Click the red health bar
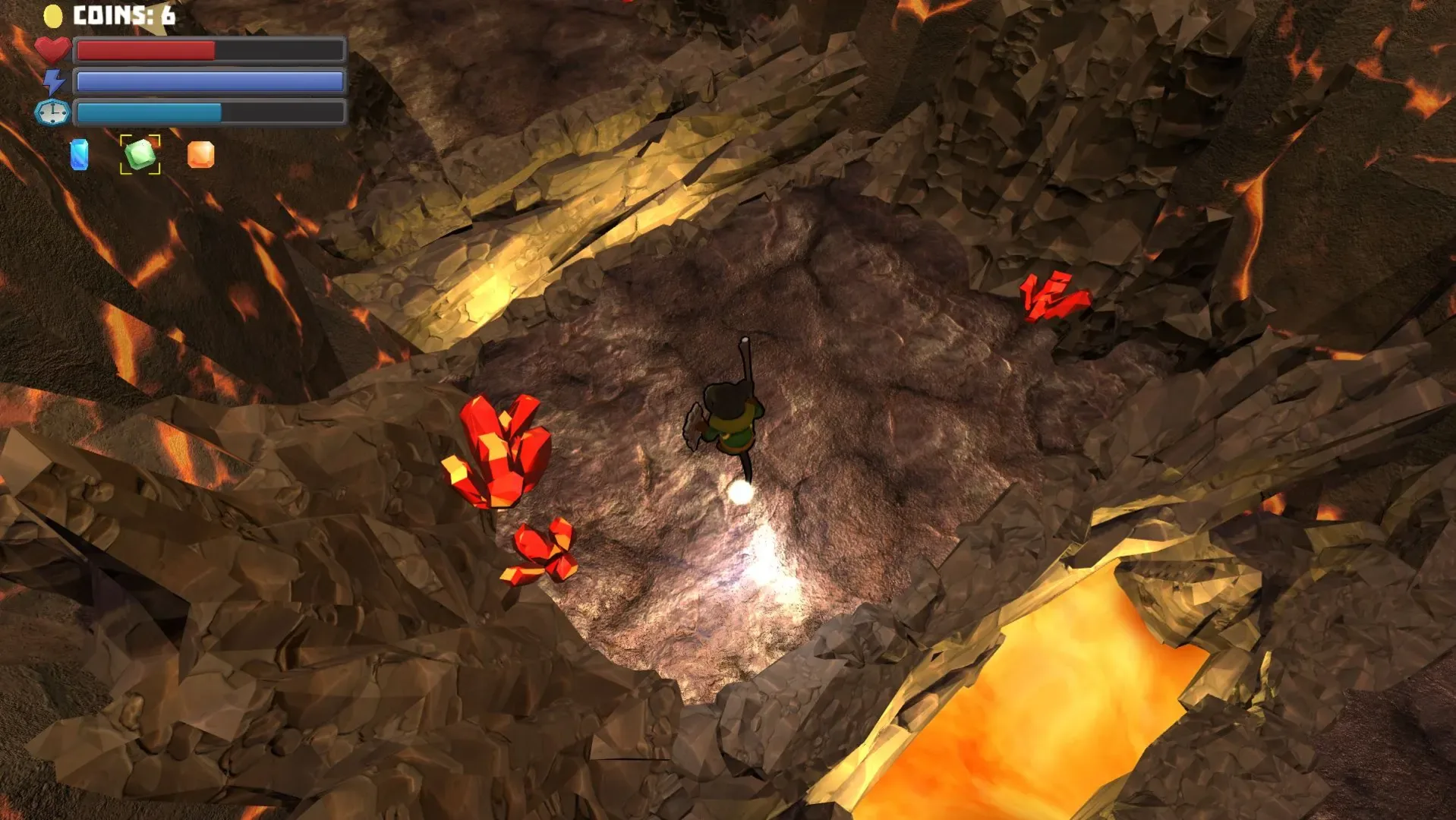Image resolution: width=1456 pixels, height=820 pixels. tap(144, 50)
